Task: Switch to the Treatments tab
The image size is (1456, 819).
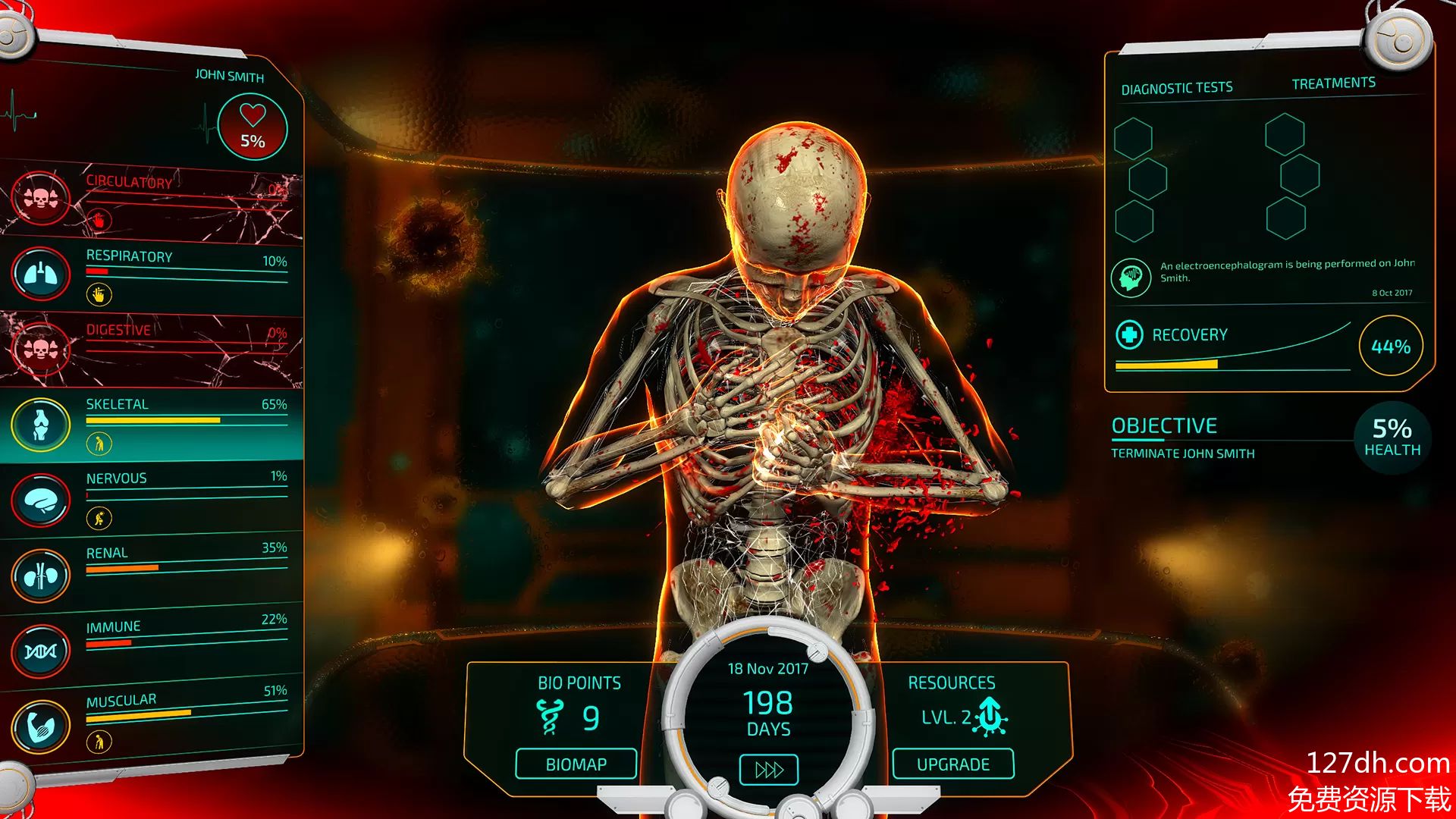Action: (1333, 83)
